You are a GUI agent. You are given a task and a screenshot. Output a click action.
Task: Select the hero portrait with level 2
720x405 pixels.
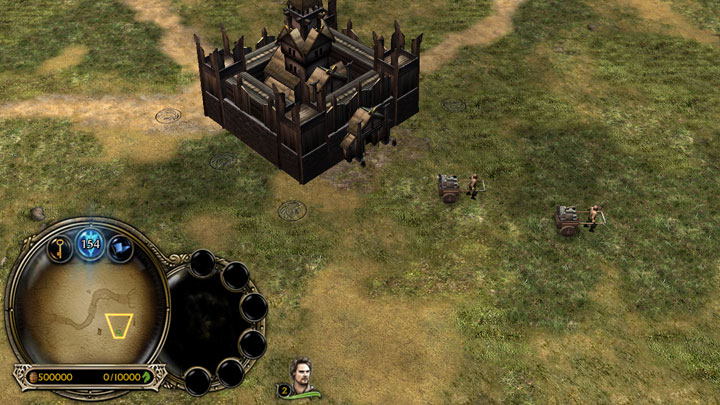pos(301,376)
